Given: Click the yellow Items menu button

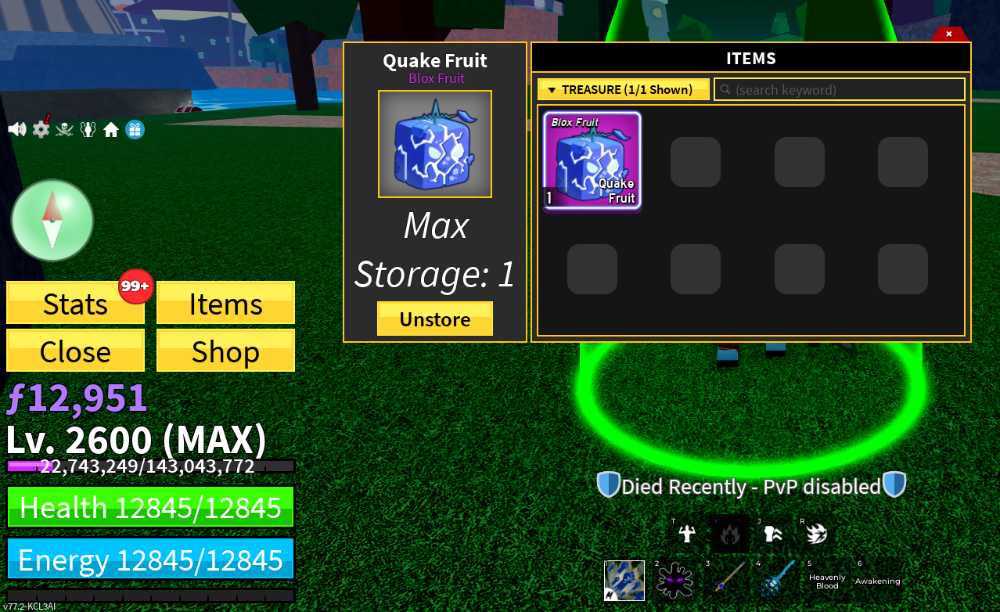Looking at the screenshot, I should point(225,304).
